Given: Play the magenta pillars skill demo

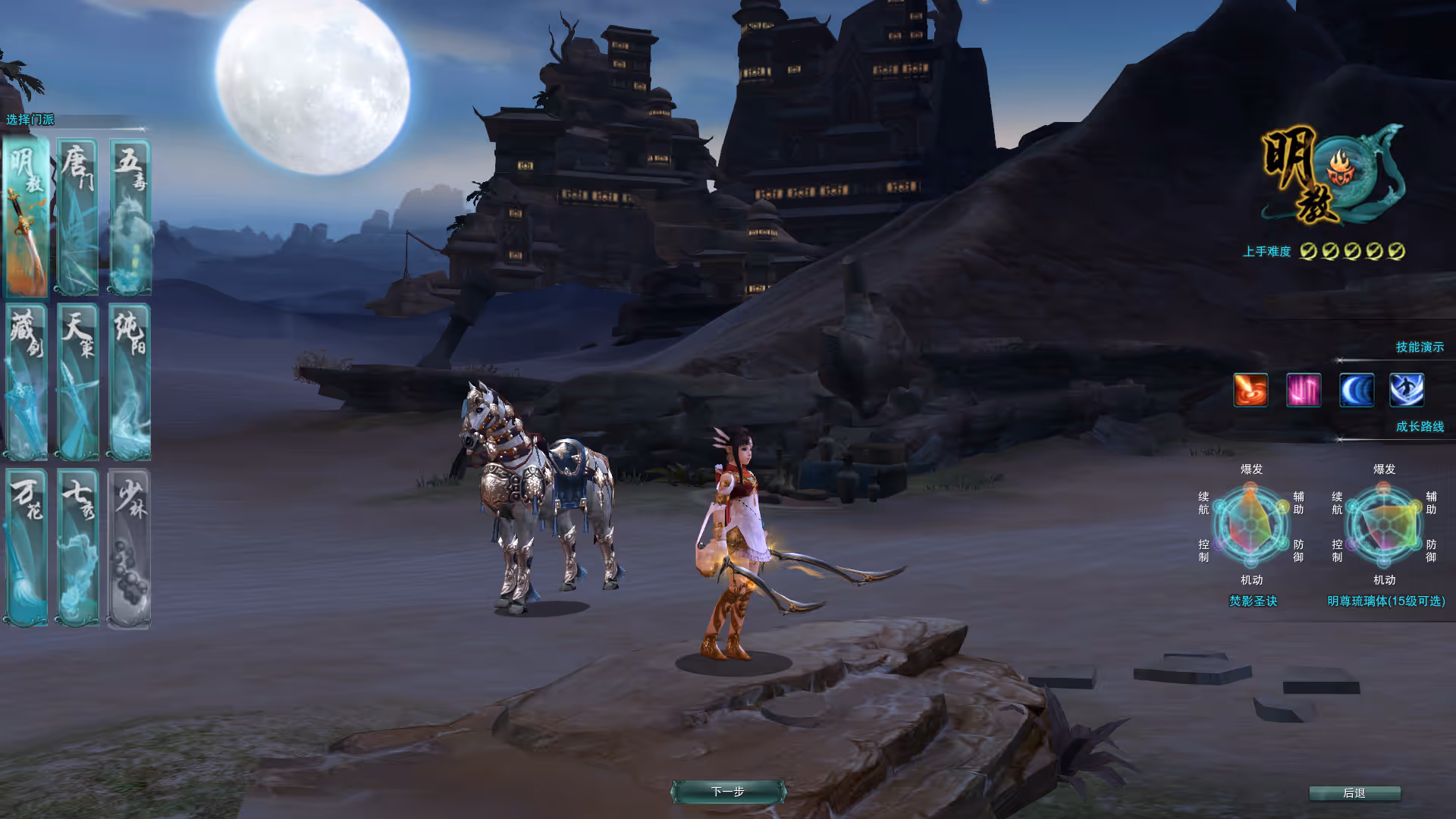Looking at the screenshot, I should tap(1304, 391).
